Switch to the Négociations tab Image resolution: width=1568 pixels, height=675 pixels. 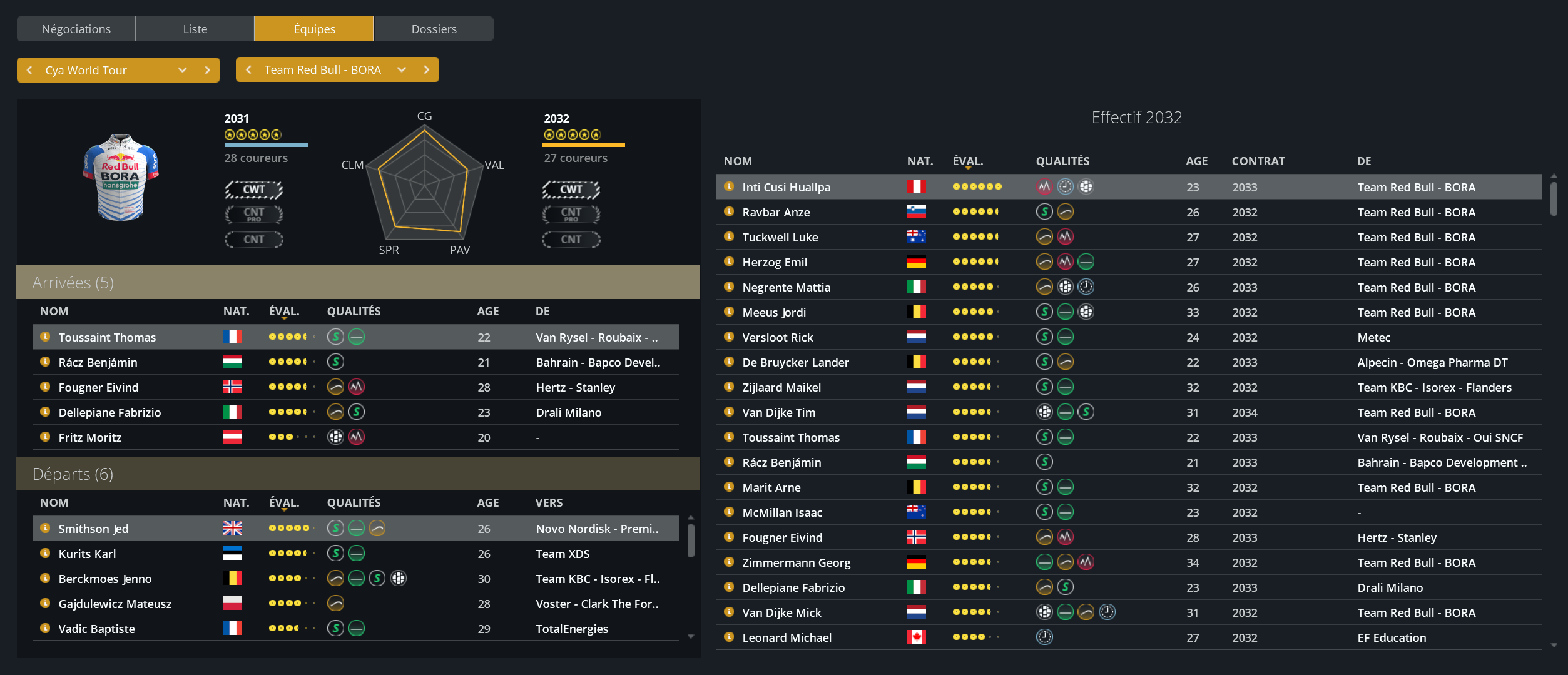coord(76,29)
